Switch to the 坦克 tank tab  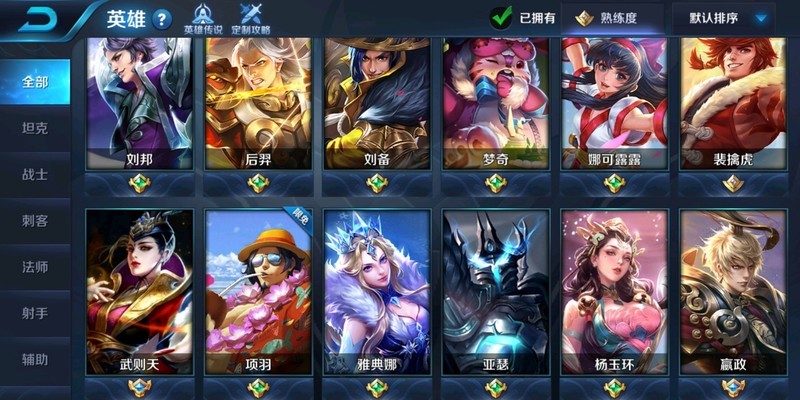pos(35,128)
